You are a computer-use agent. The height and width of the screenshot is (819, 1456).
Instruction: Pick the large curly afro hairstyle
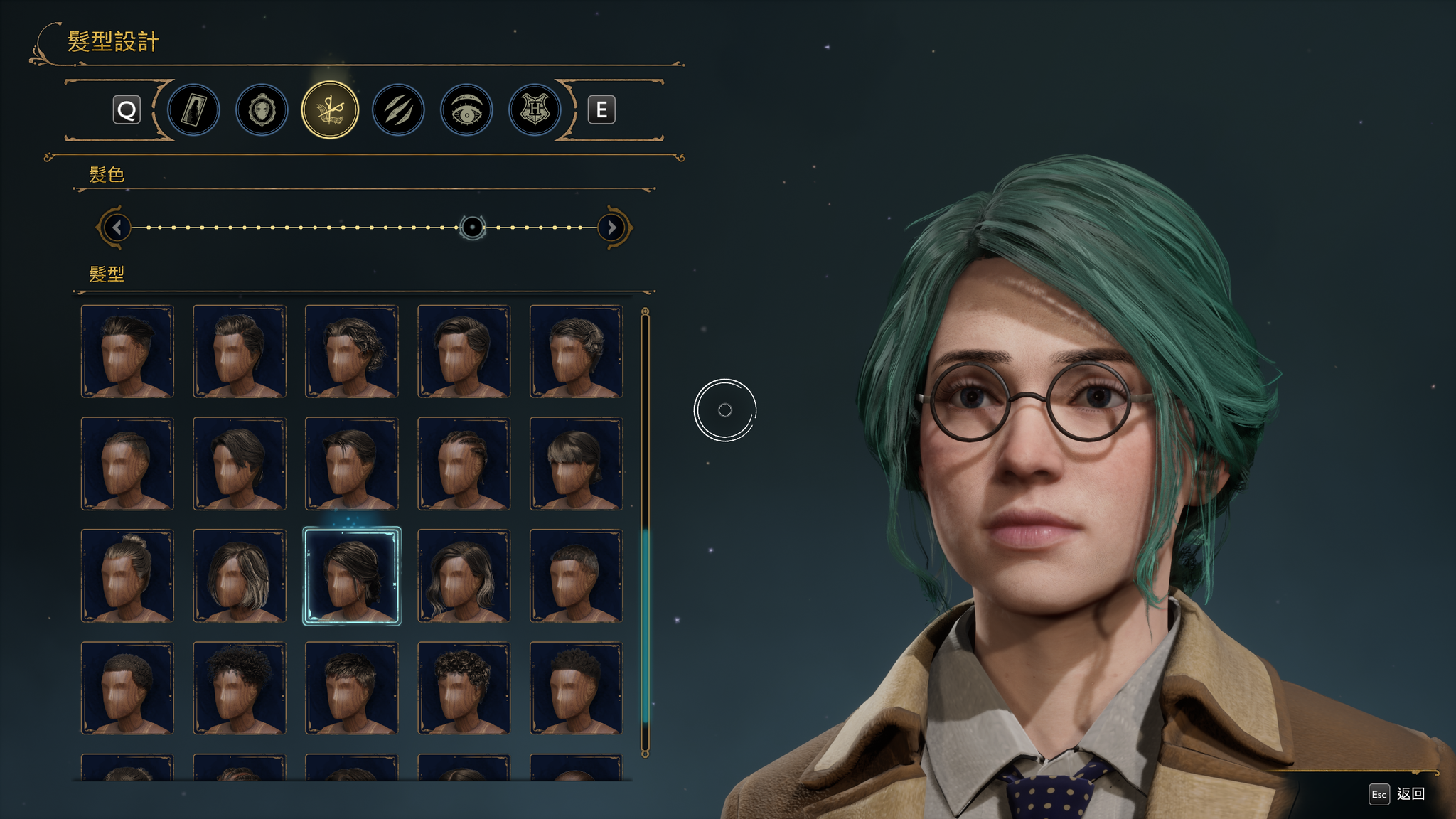pos(240,688)
